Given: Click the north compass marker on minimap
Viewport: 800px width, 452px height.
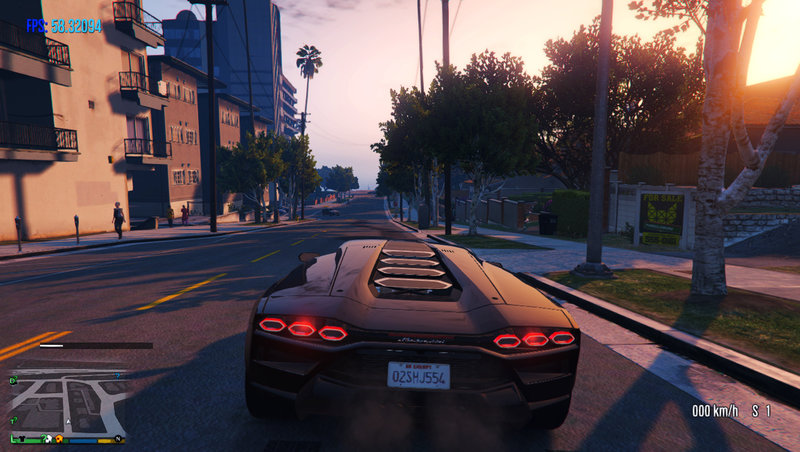Looking at the screenshot, I should tap(118, 438).
